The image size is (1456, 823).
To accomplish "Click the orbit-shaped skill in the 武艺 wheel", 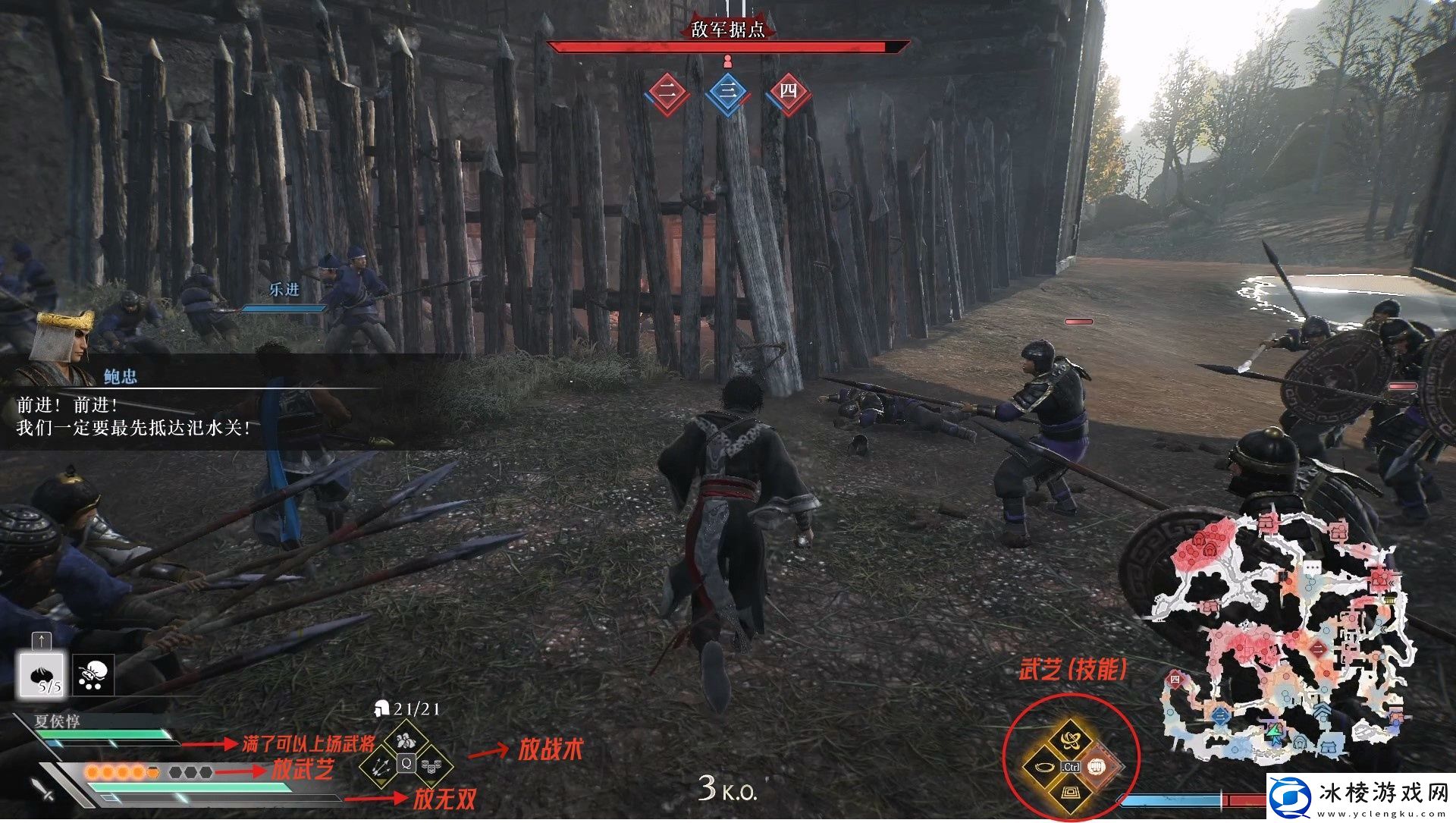I will 1070,740.
